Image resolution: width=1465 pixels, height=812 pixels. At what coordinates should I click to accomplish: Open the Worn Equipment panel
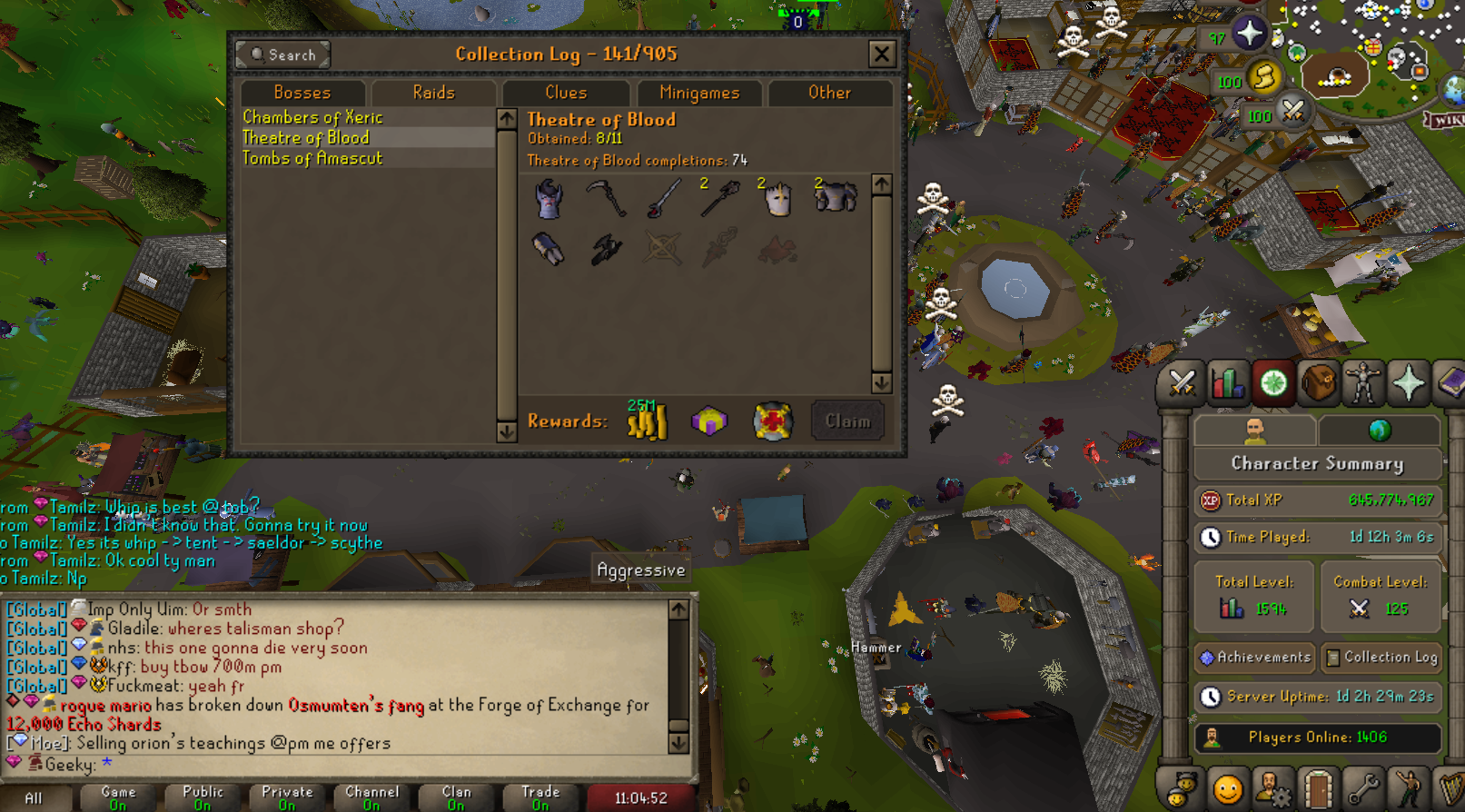(1364, 382)
